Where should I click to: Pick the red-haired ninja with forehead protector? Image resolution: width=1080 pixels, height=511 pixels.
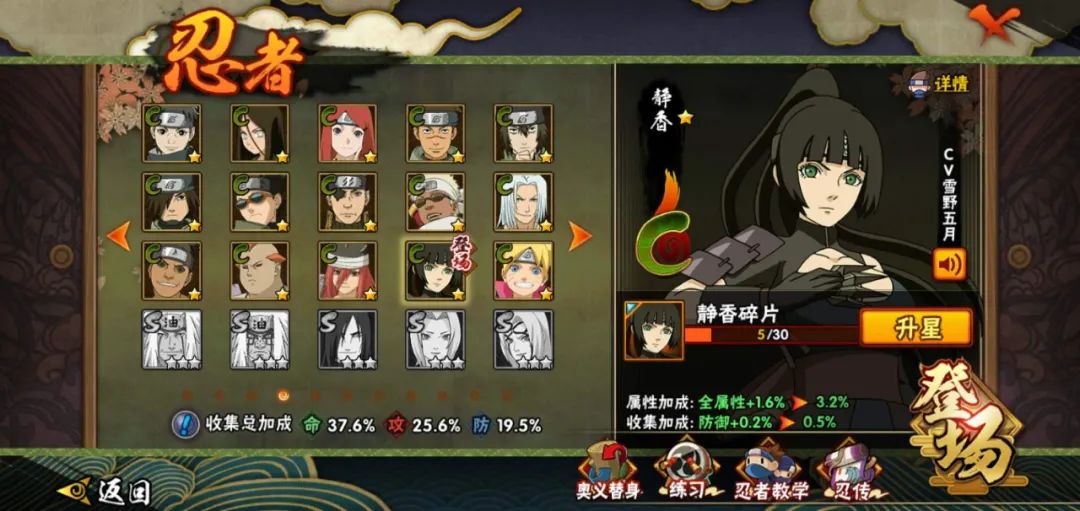[x=347, y=134]
